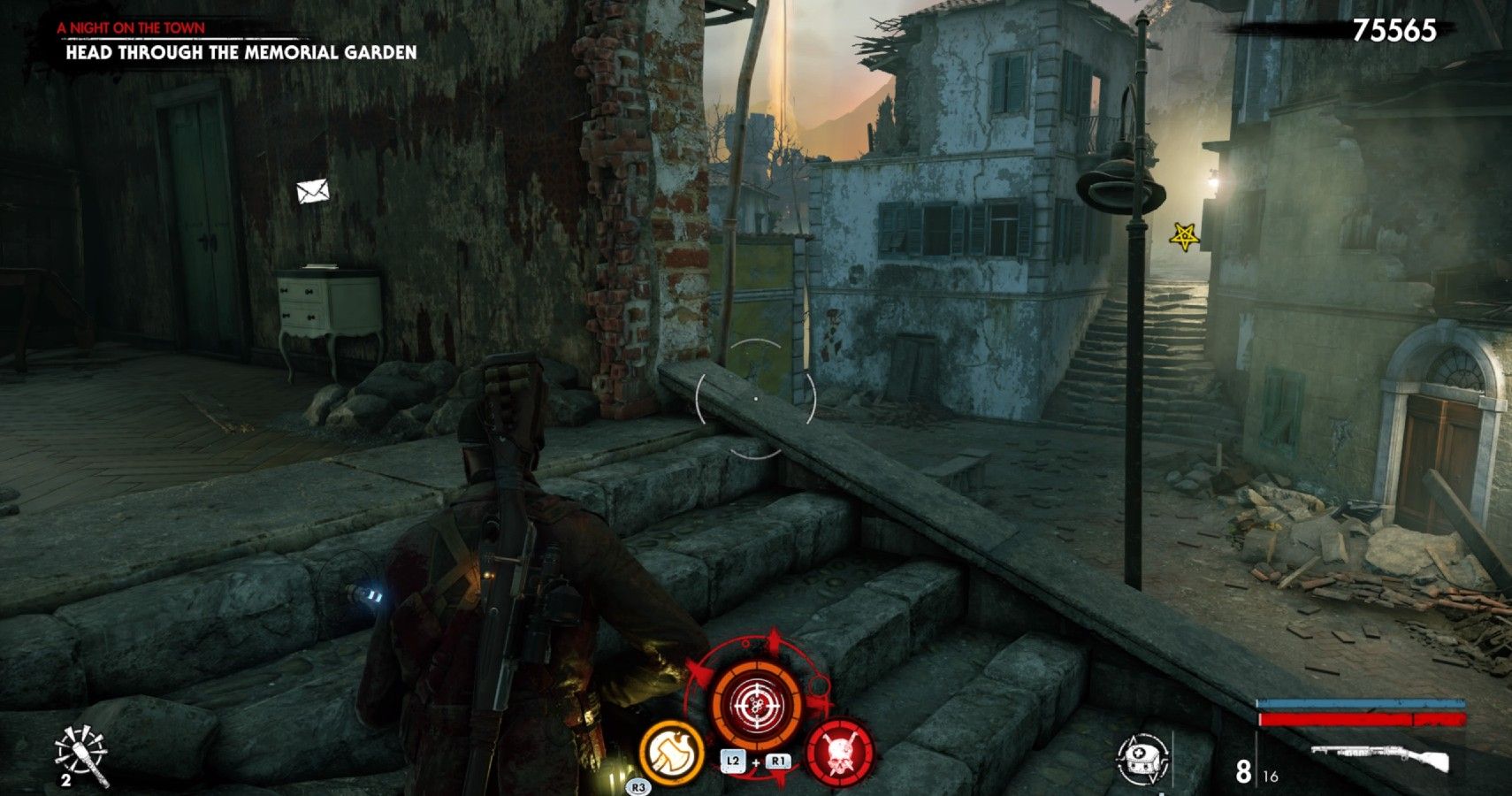Image resolution: width=1512 pixels, height=796 pixels.
Task: Expand the 'A NIGHT ON THE TOWN' mission banner
Action: 130,27
